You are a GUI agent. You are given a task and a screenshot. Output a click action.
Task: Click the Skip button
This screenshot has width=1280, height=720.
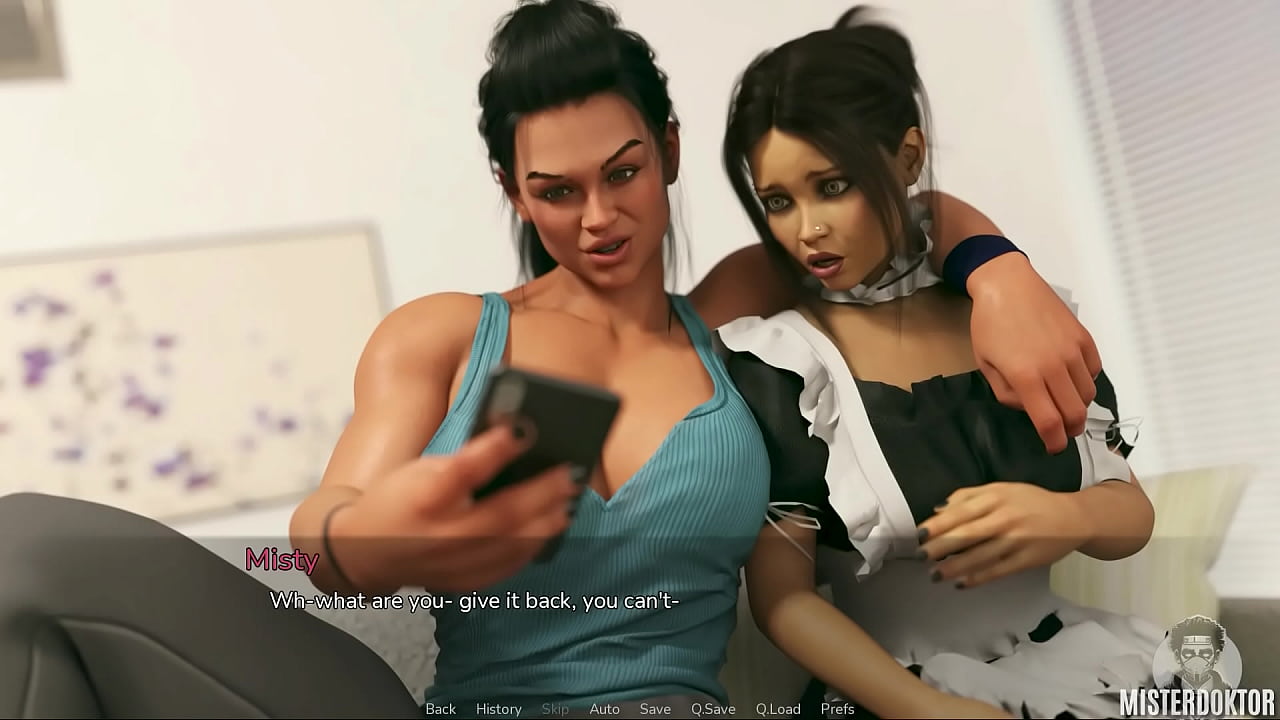(555, 709)
